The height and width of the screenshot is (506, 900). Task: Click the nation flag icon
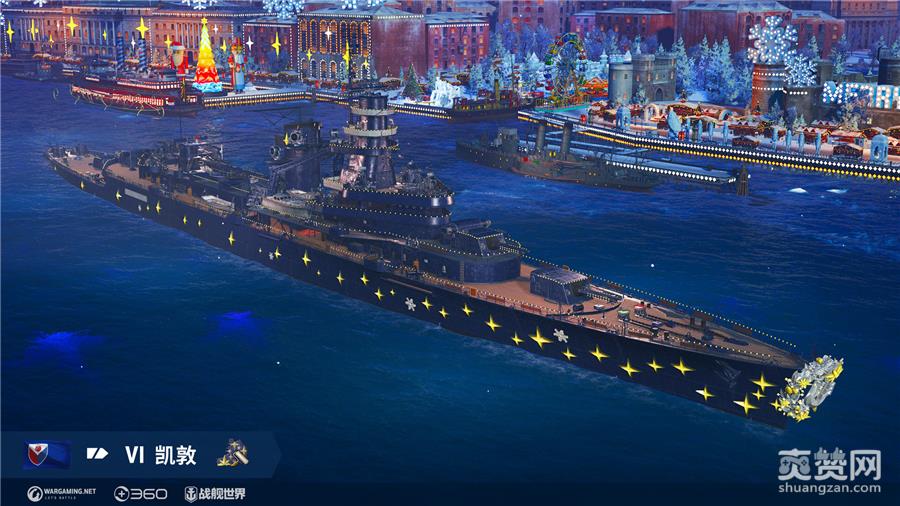tap(46, 455)
